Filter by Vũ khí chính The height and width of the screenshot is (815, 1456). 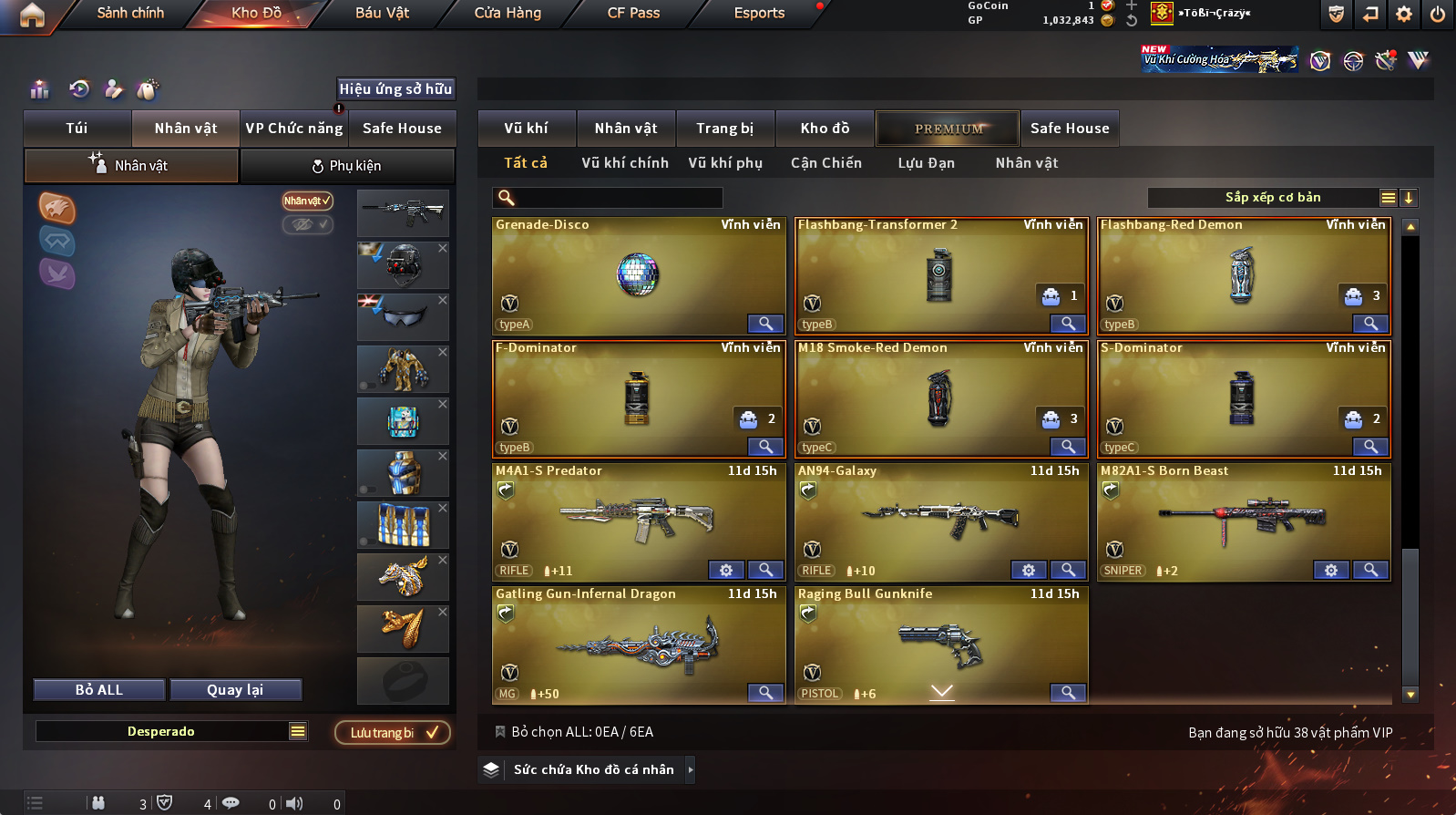coord(624,163)
